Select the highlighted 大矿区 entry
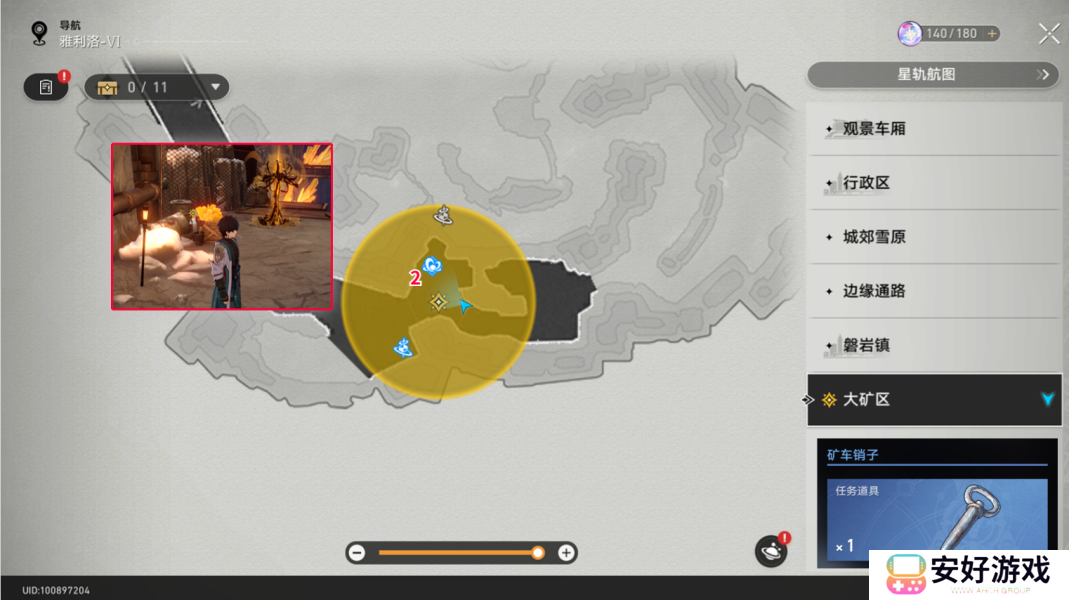Screen dimensions: 1069x600 point(934,399)
